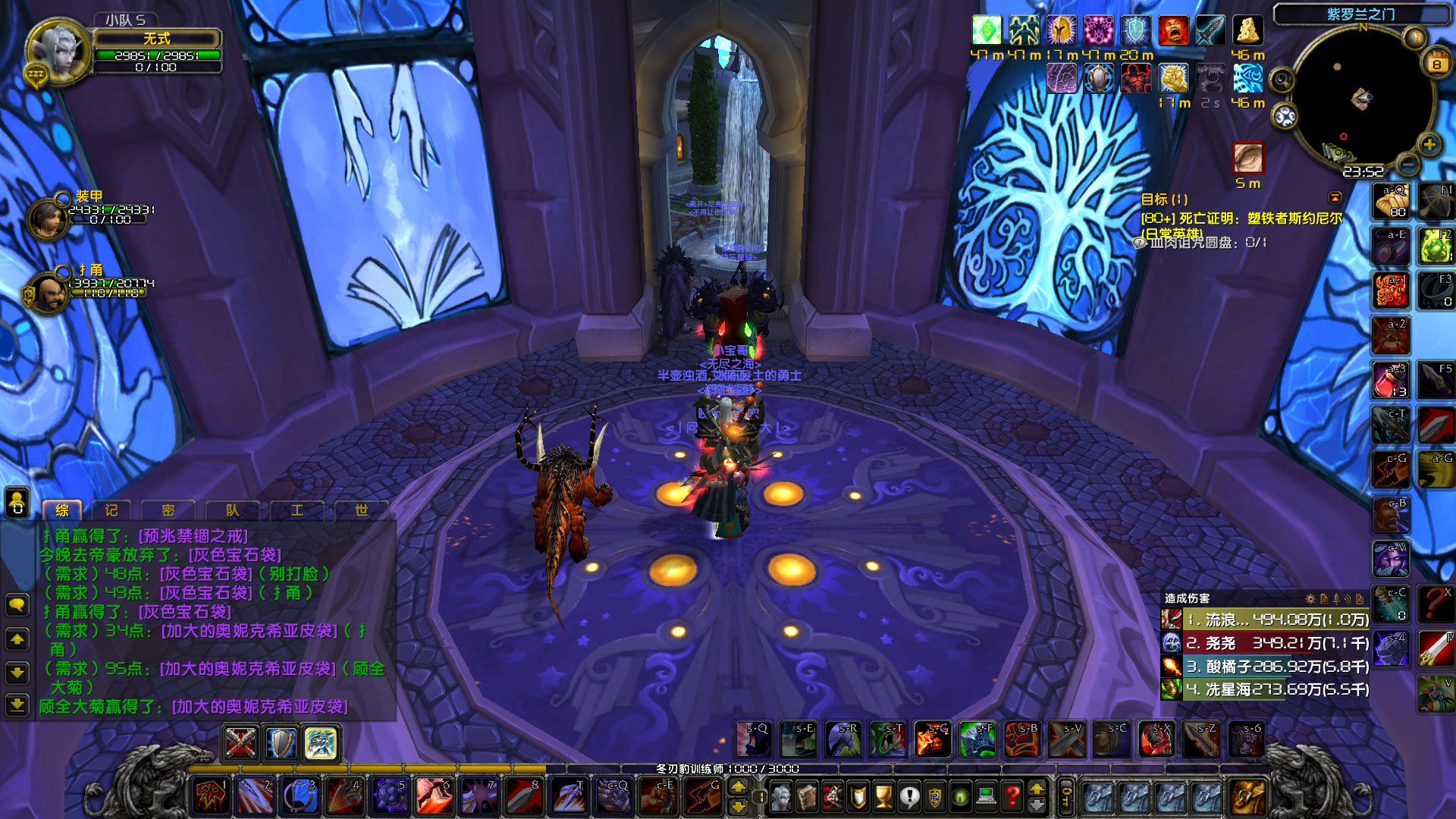Toggle the chat bubble button beside chat frame
This screenshot has width=1456, height=819.
click(17, 602)
